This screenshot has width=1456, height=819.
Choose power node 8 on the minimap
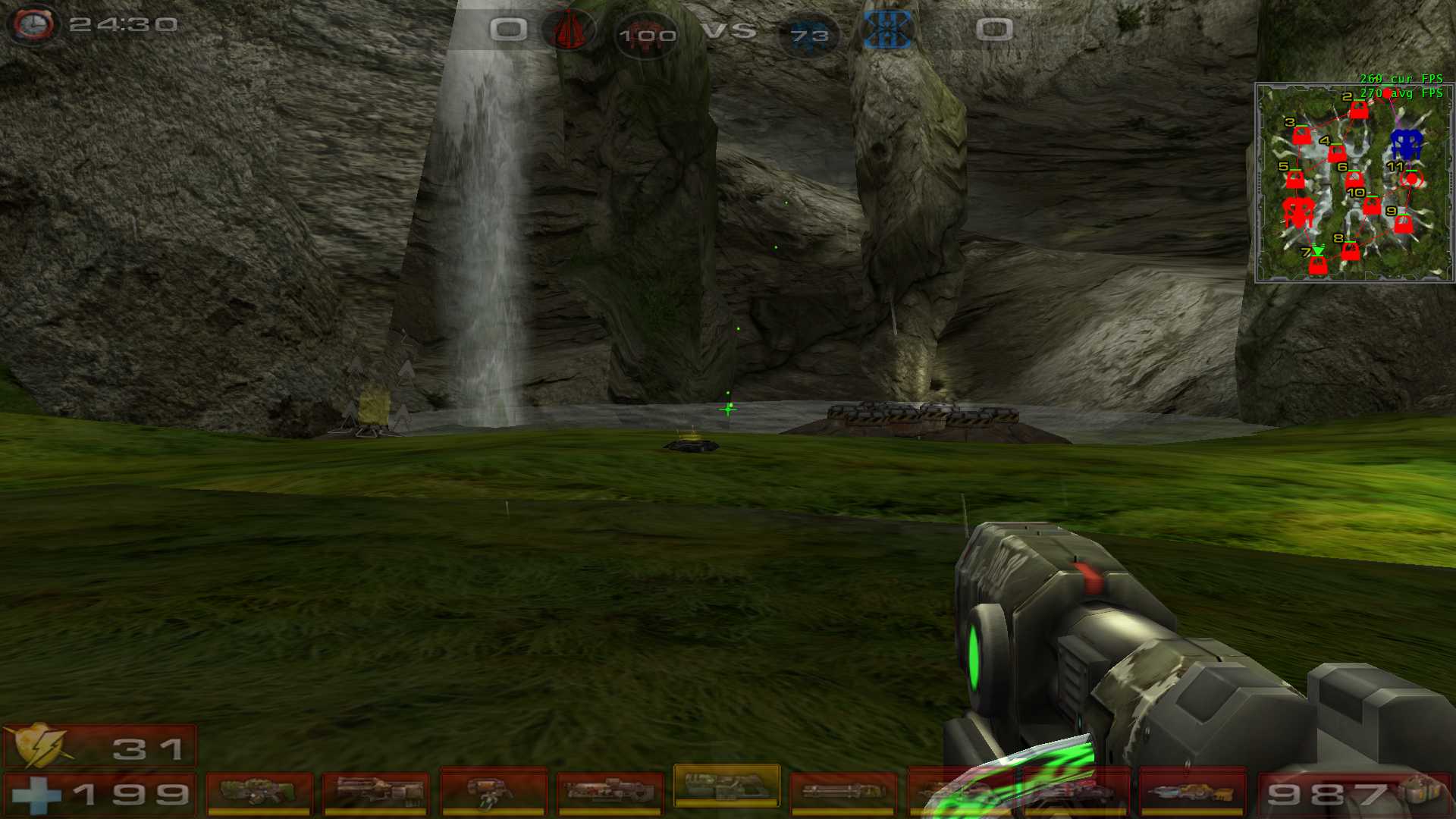point(1351,251)
